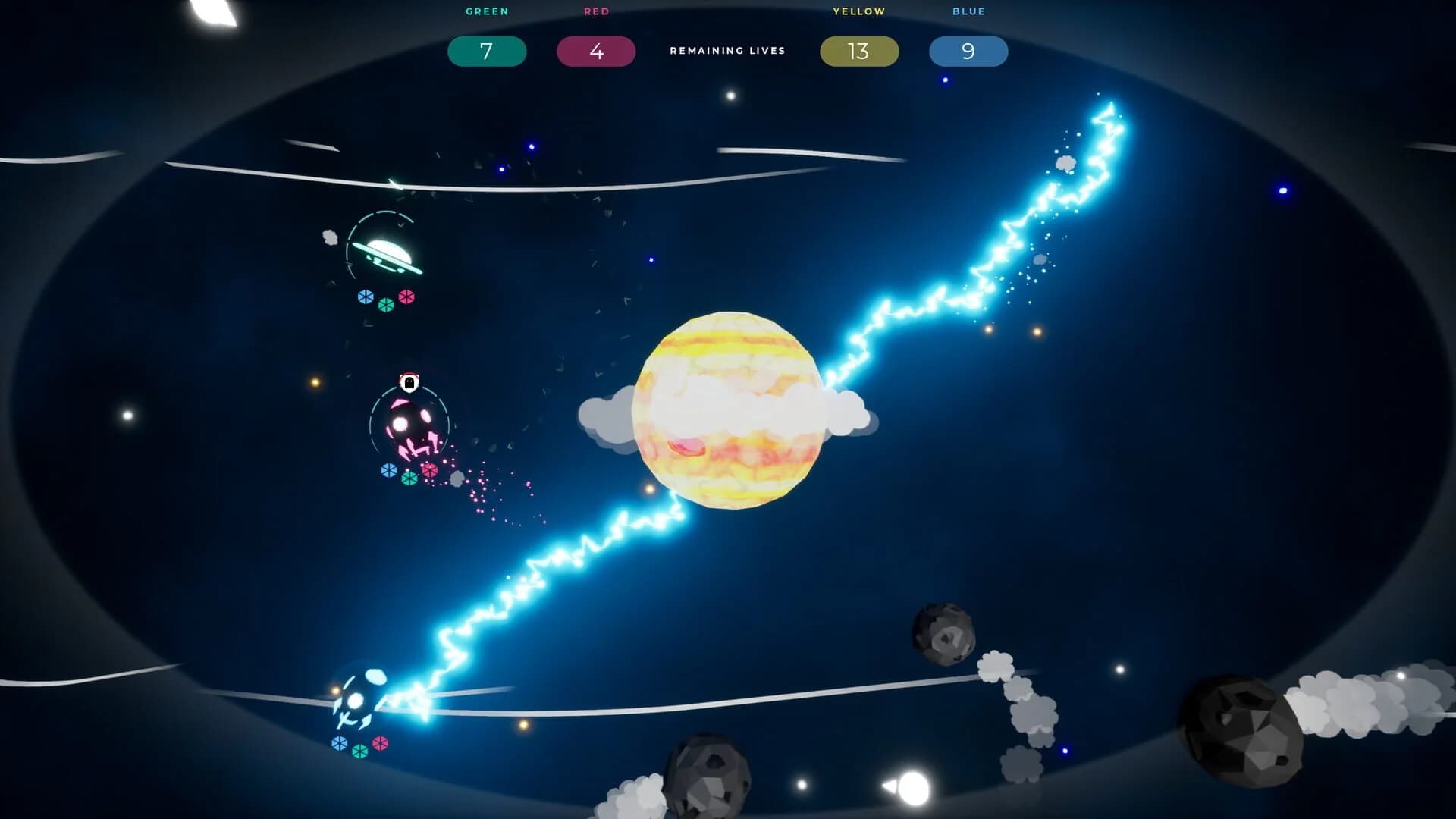Click the REMAINING LIVES heading text
Image resolution: width=1456 pixels, height=819 pixels.
tap(727, 50)
